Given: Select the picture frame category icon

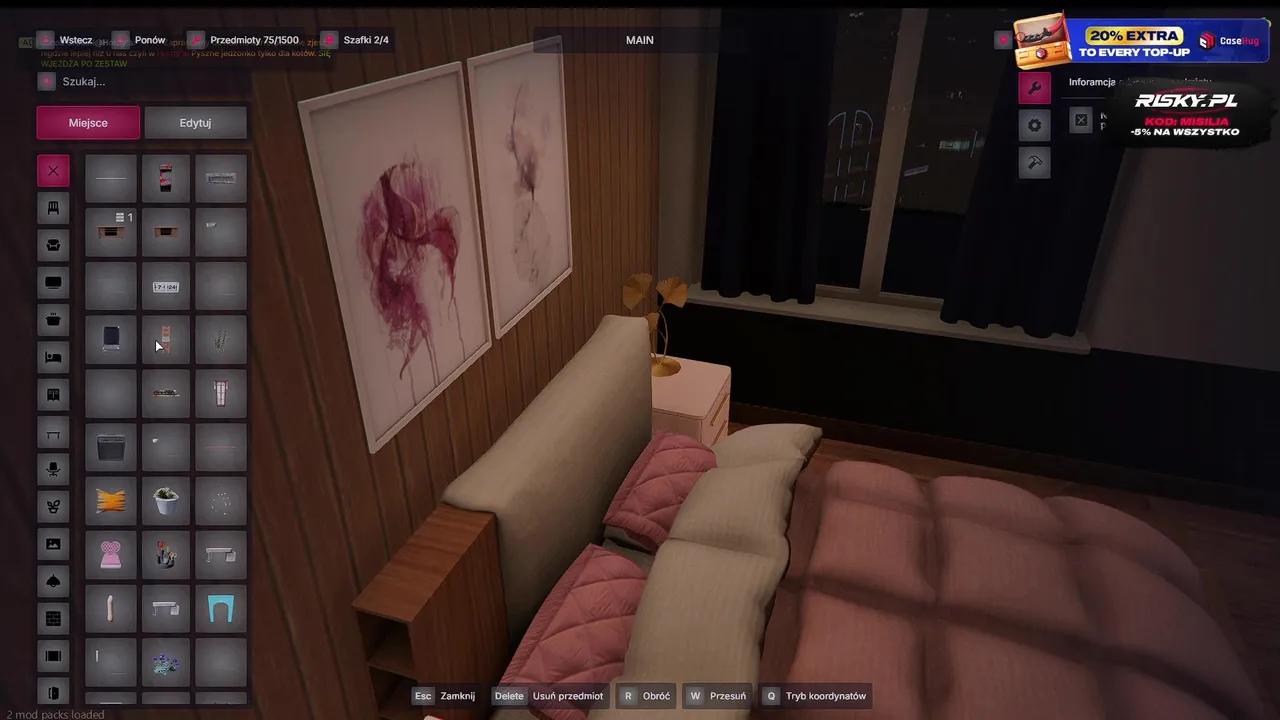Looking at the screenshot, I should (x=53, y=543).
